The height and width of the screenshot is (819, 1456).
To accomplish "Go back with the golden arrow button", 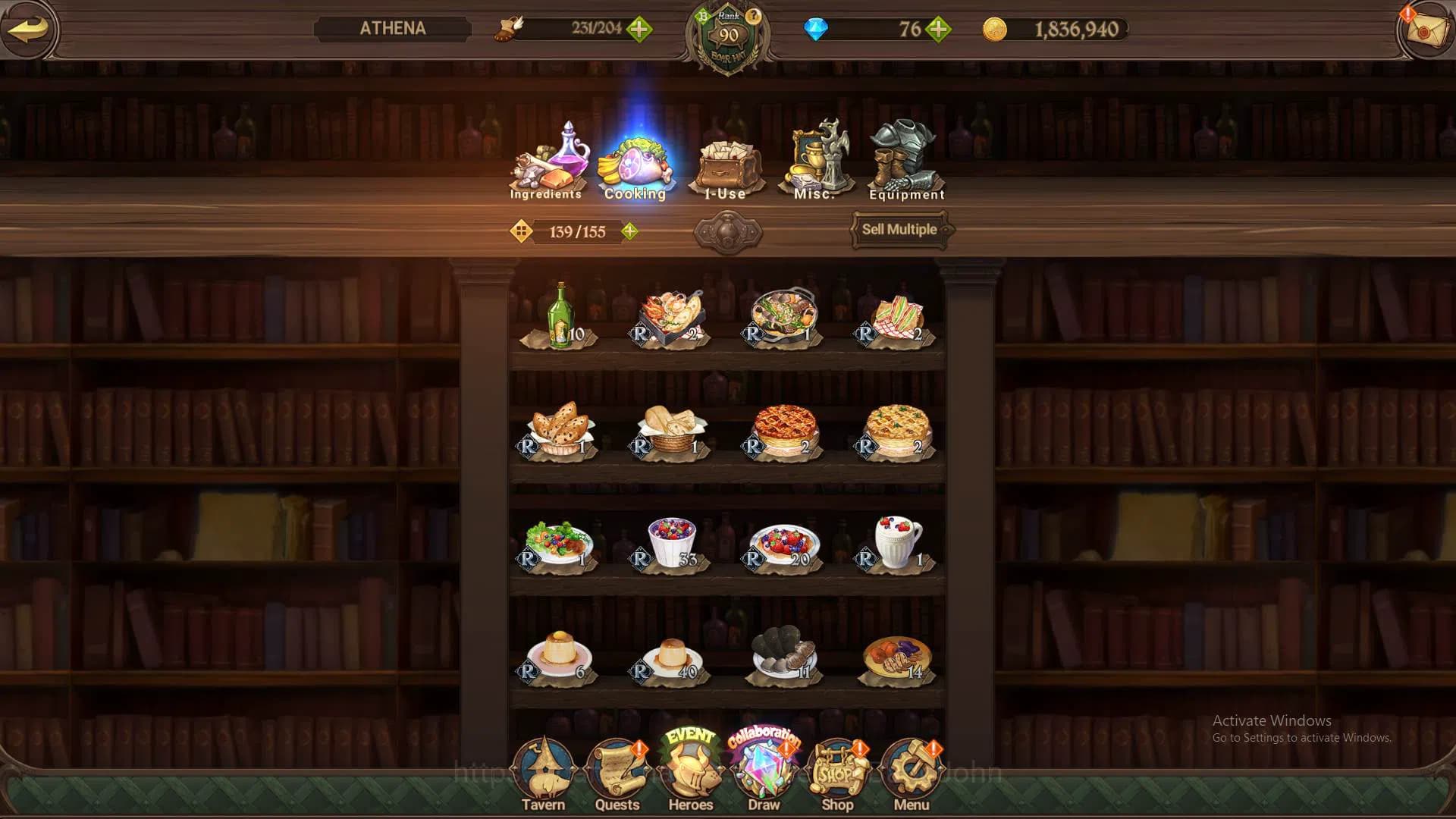I will 29,29.
